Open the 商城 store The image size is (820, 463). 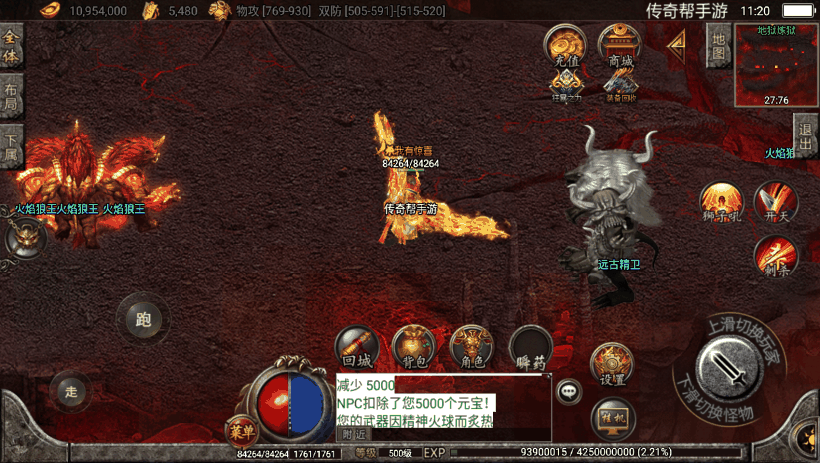click(620, 46)
